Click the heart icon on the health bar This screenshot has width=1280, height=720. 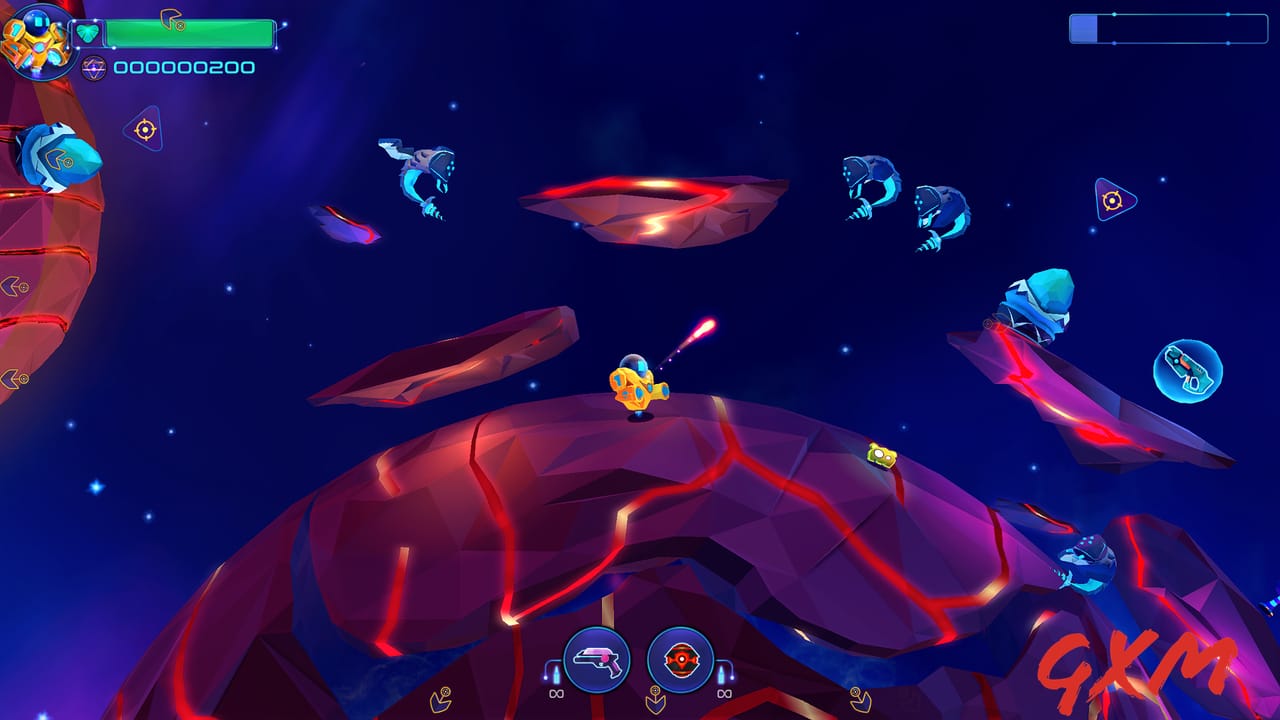pyautogui.click(x=86, y=32)
